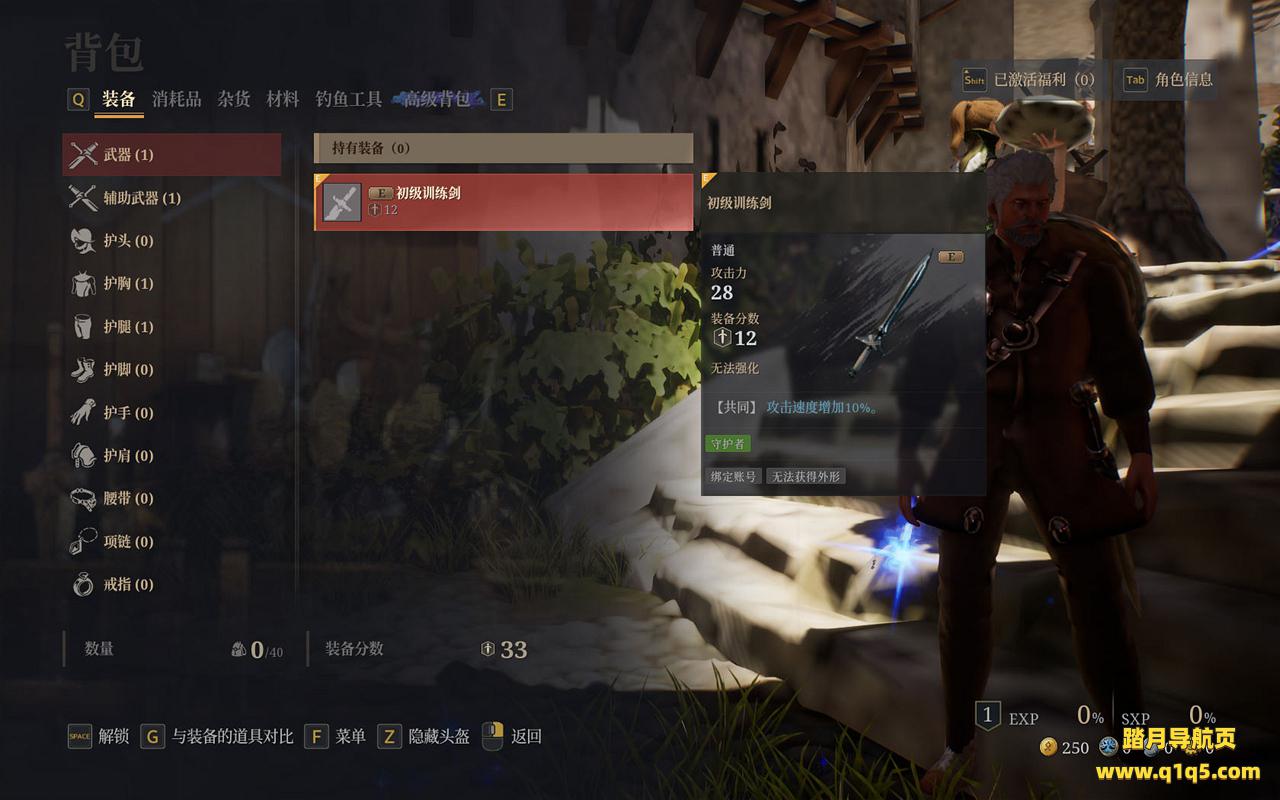Viewport: 1280px width, 800px height.
Task: Select the 护肩 category
Action: click(x=128, y=456)
